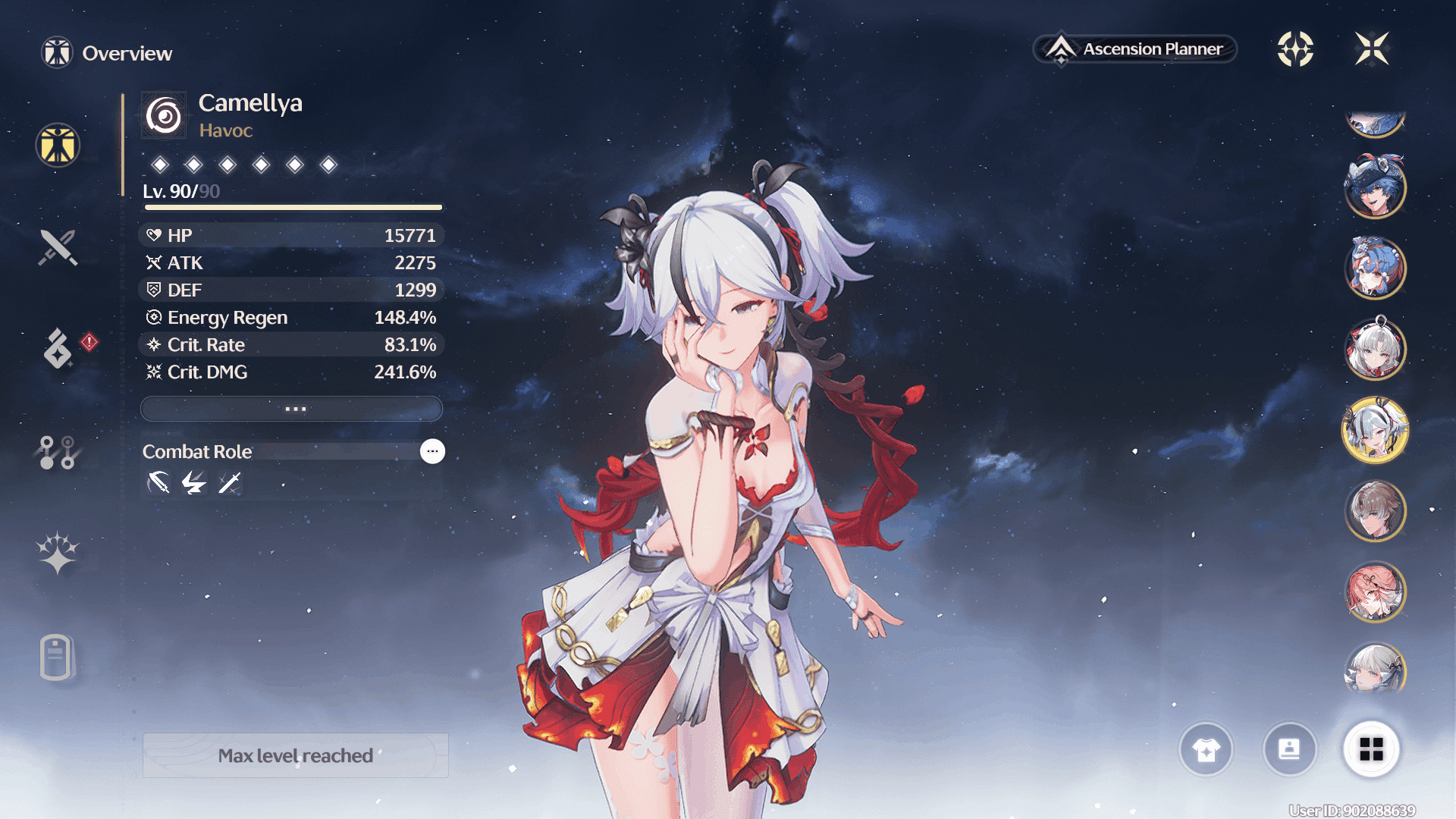1456x819 pixels.
Task: Switch to the Resonance Chain star tab
Action: point(58,553)
